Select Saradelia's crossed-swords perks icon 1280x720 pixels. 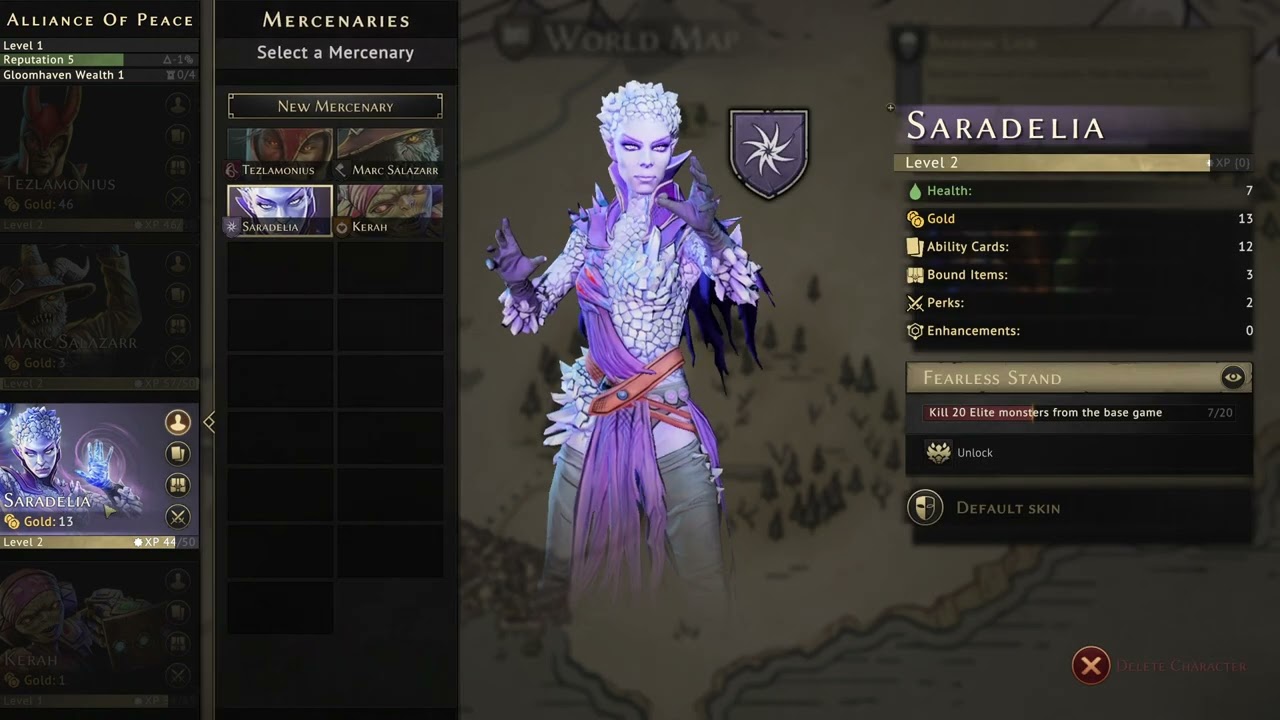click(x=178, y=516)
